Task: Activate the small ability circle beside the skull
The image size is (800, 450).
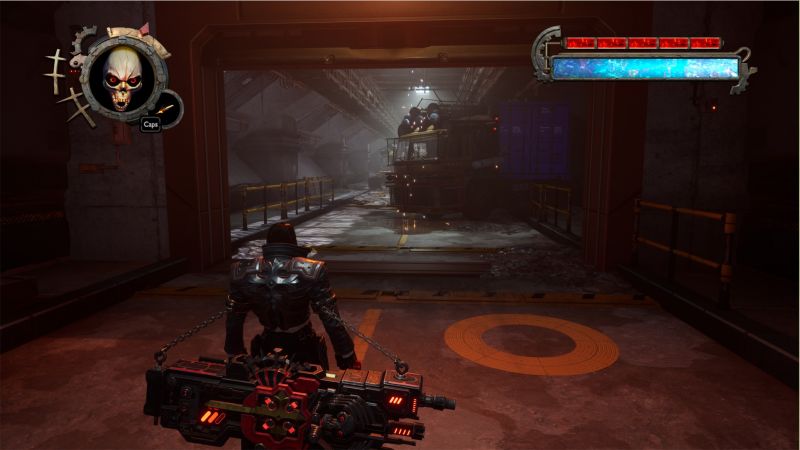Action: pyautogui.click(x=168, y=107)
